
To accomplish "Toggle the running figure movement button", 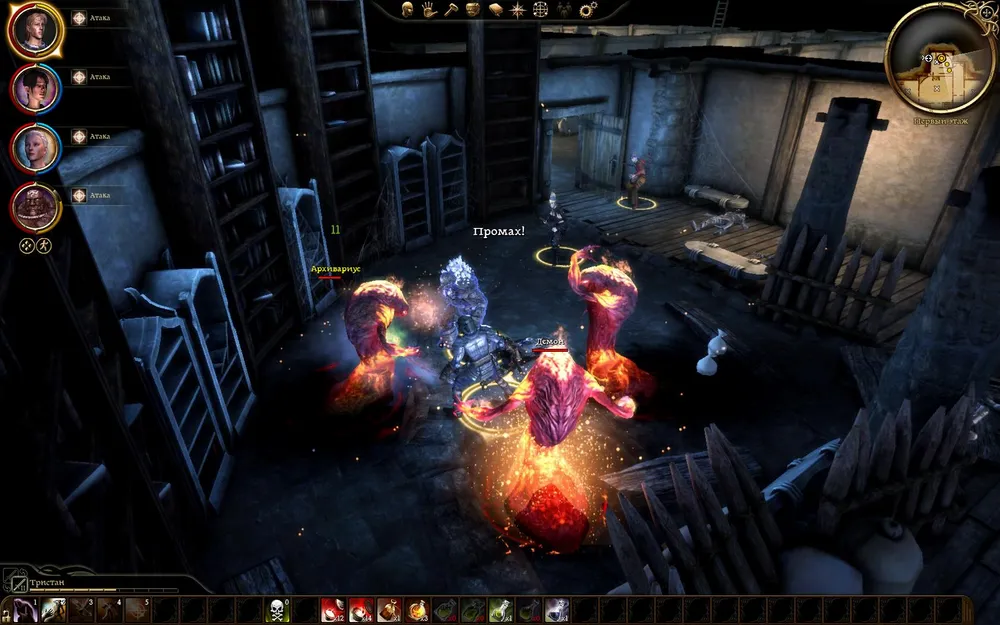I will click(44, 245).
